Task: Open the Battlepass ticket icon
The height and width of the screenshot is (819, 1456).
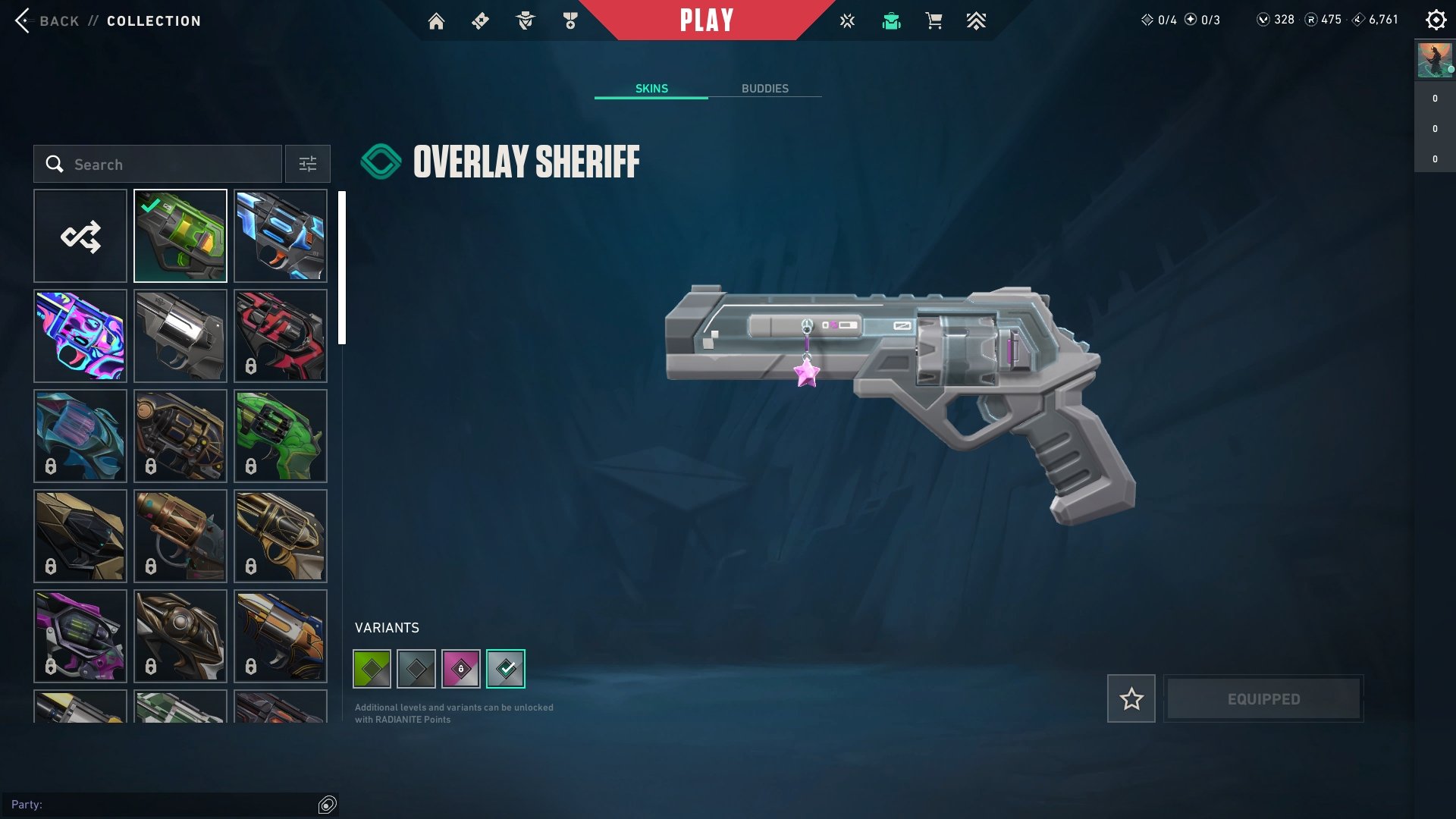Action: click(x=479, y=20)
